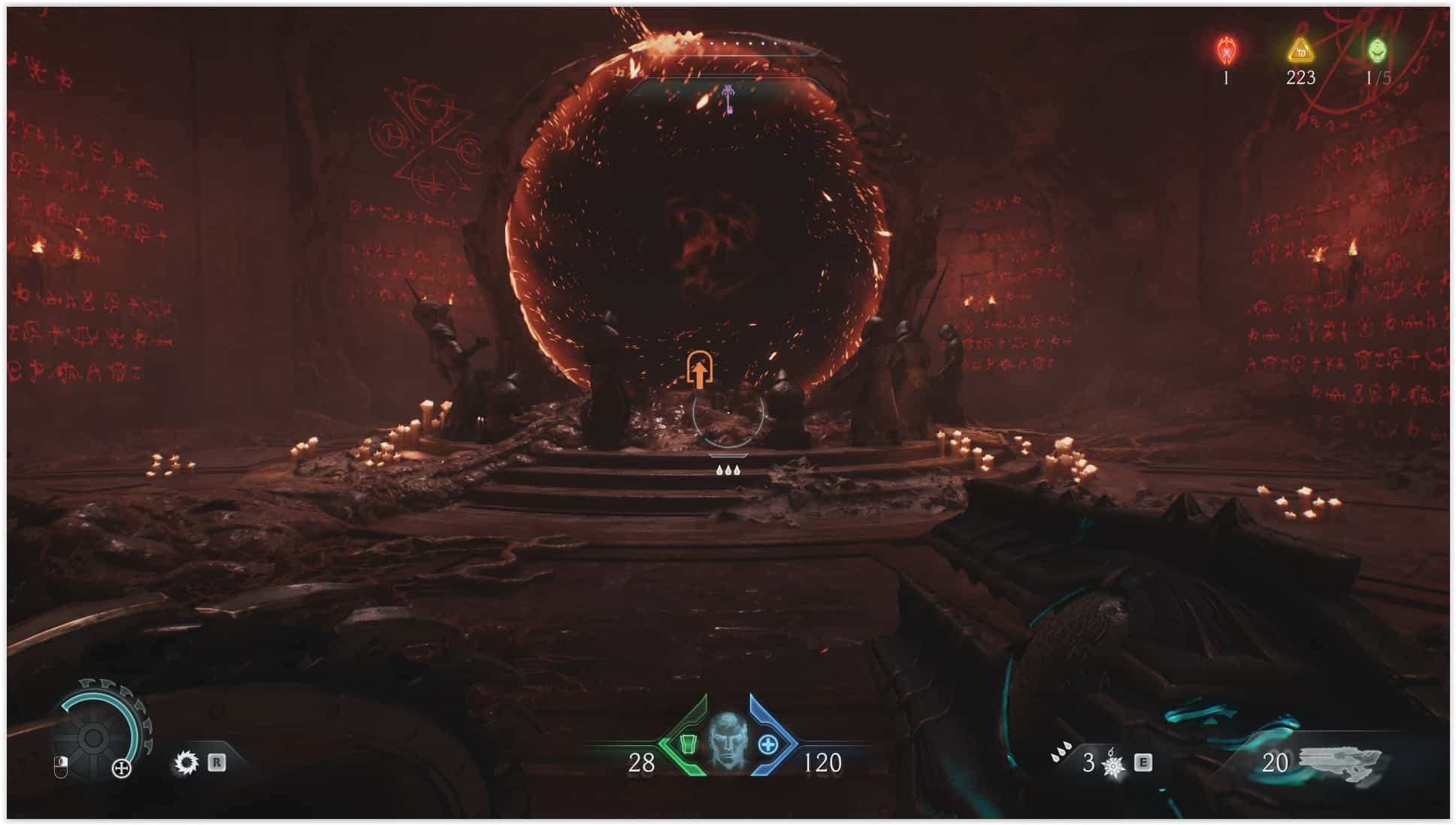
Task: Open the green secrets counter icon
Action: (x=1377, y=51)
